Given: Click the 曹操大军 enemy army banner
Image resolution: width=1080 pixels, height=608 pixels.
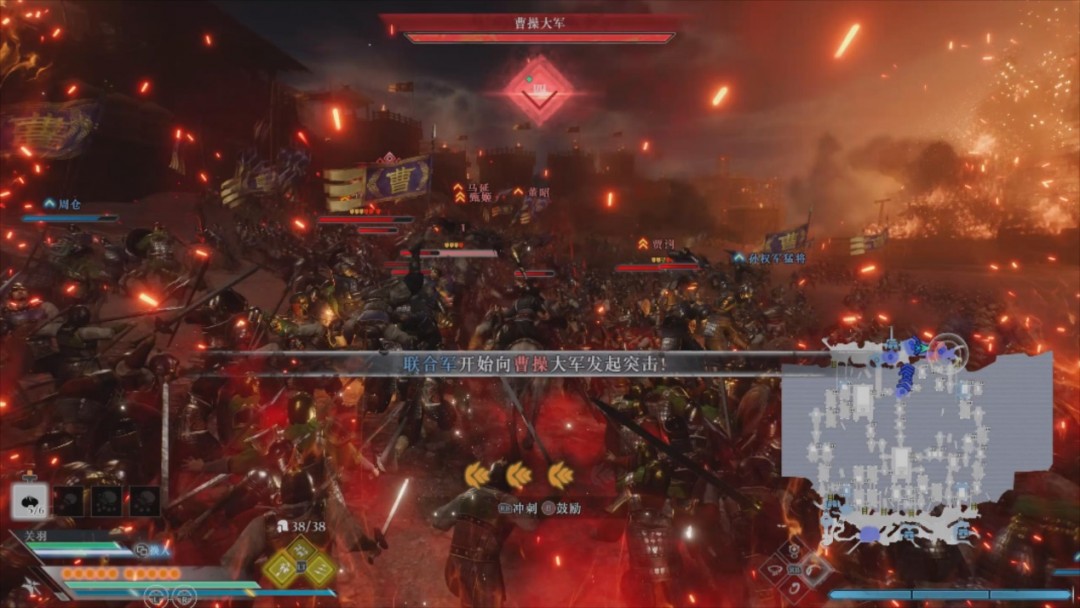Looking at the screenshot, I should tap(539, 22).
